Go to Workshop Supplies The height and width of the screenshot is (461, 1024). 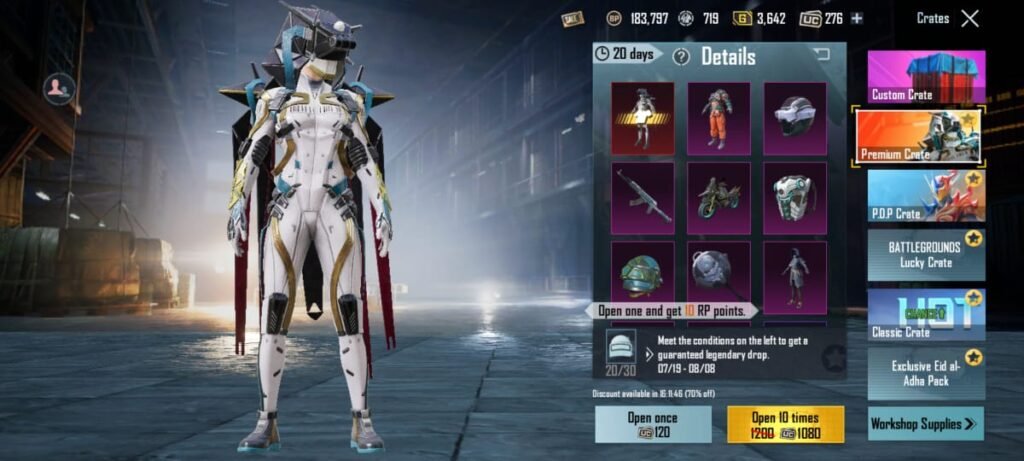[925, 424]
